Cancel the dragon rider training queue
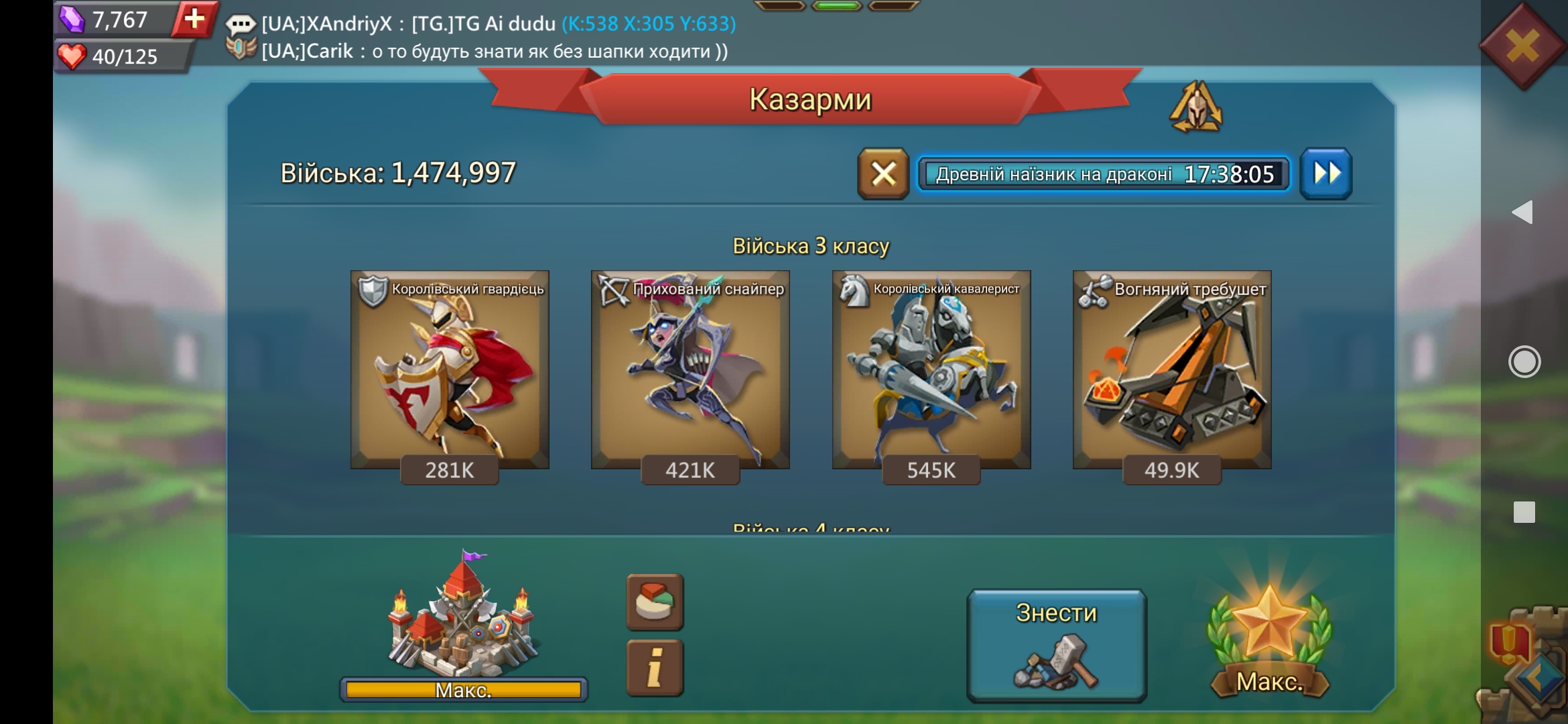This screenshot has width=1568, height=724. [883, 174]
